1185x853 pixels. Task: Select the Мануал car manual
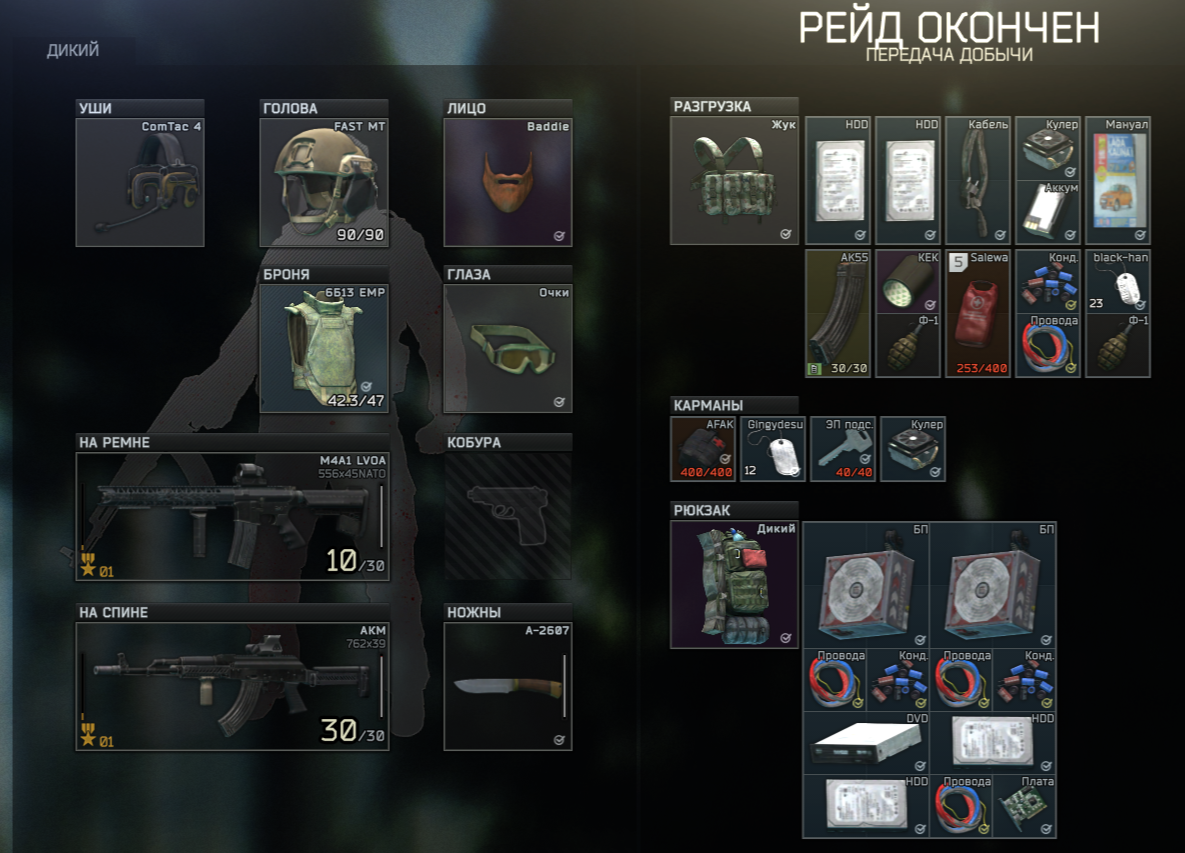pyautogui.click(x=1118, y=181)
